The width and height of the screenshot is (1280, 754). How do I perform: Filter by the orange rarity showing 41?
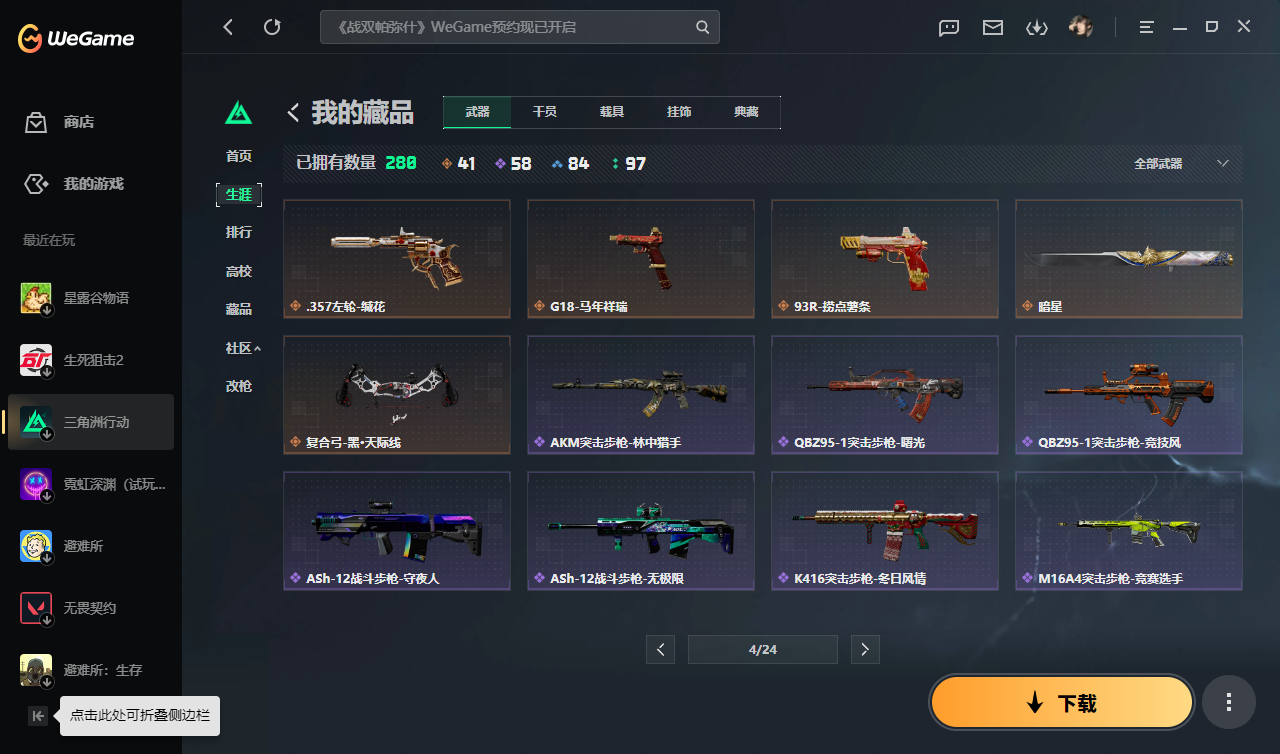coord(458,163)
